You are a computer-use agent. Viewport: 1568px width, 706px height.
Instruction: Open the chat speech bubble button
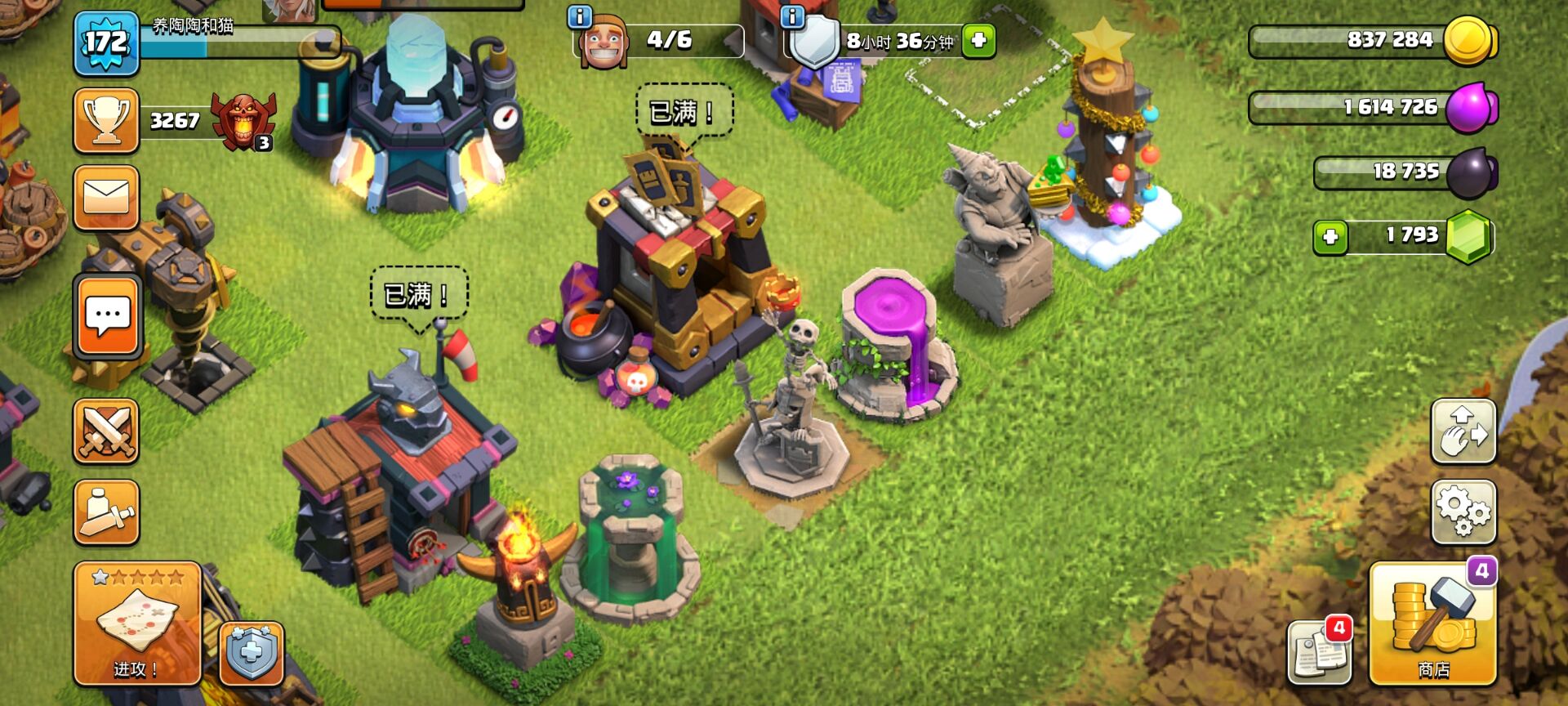tap(107, 317)
